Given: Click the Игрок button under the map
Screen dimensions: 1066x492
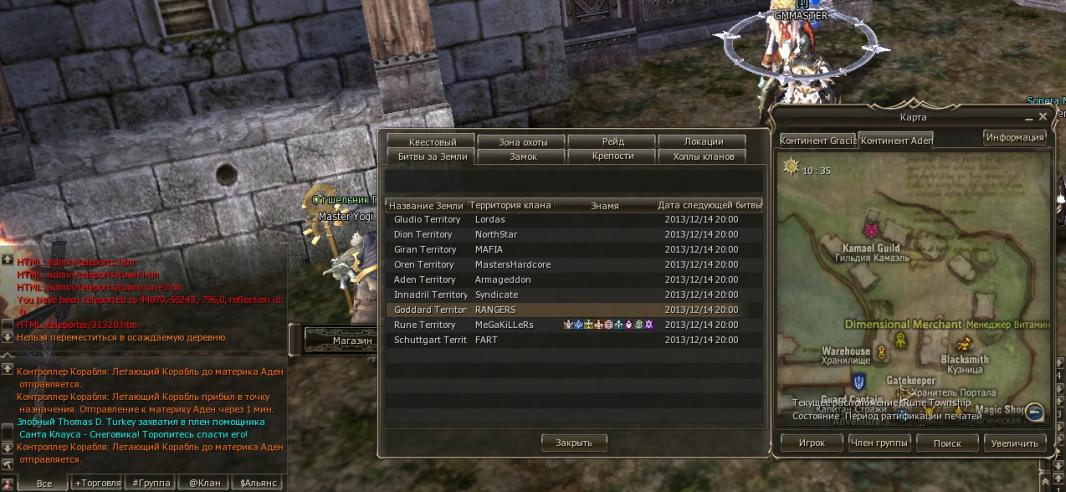Looking at the screenshot, I should [810, 442].
